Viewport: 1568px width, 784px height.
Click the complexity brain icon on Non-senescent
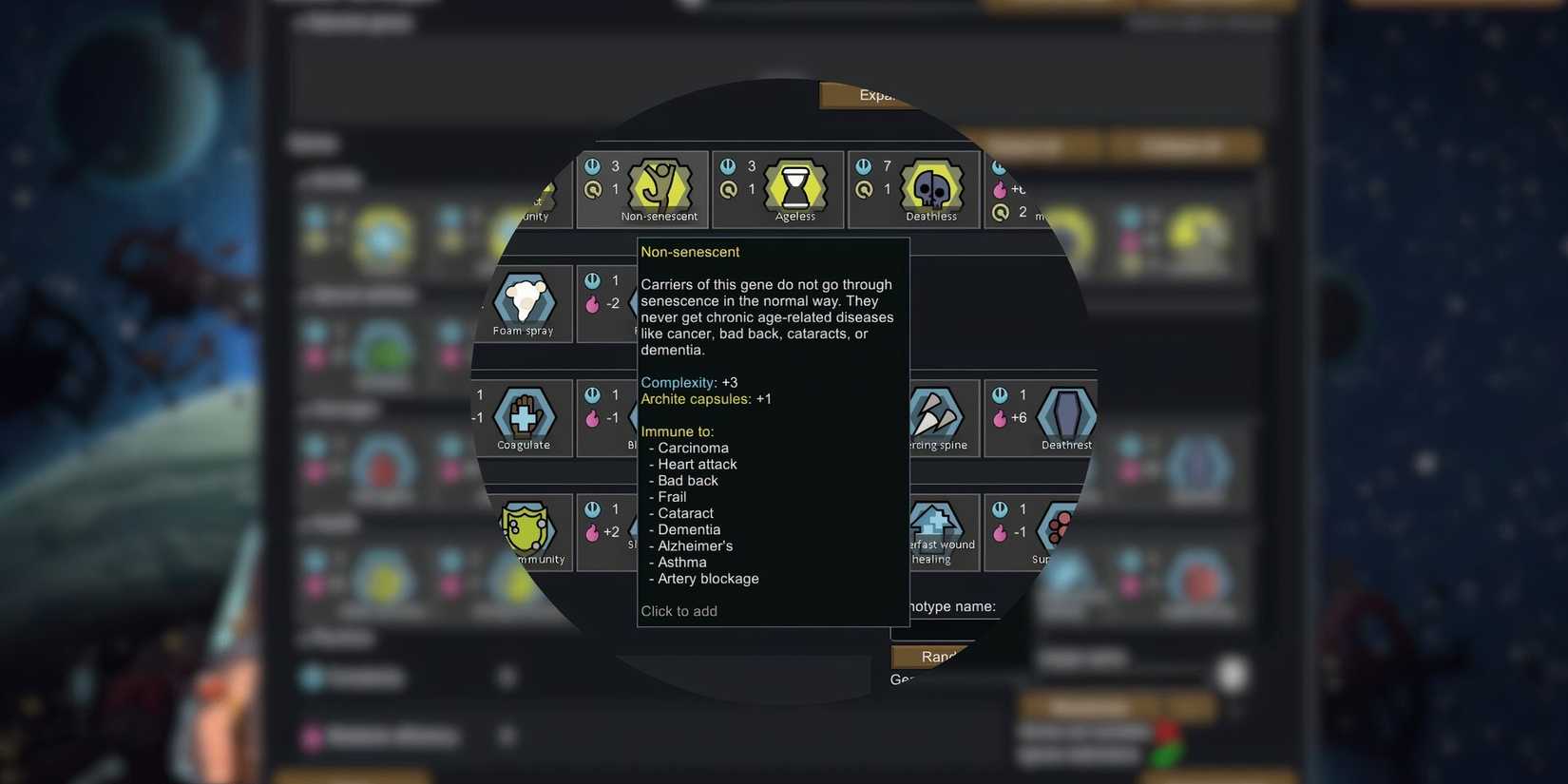[x=592, y=165]
